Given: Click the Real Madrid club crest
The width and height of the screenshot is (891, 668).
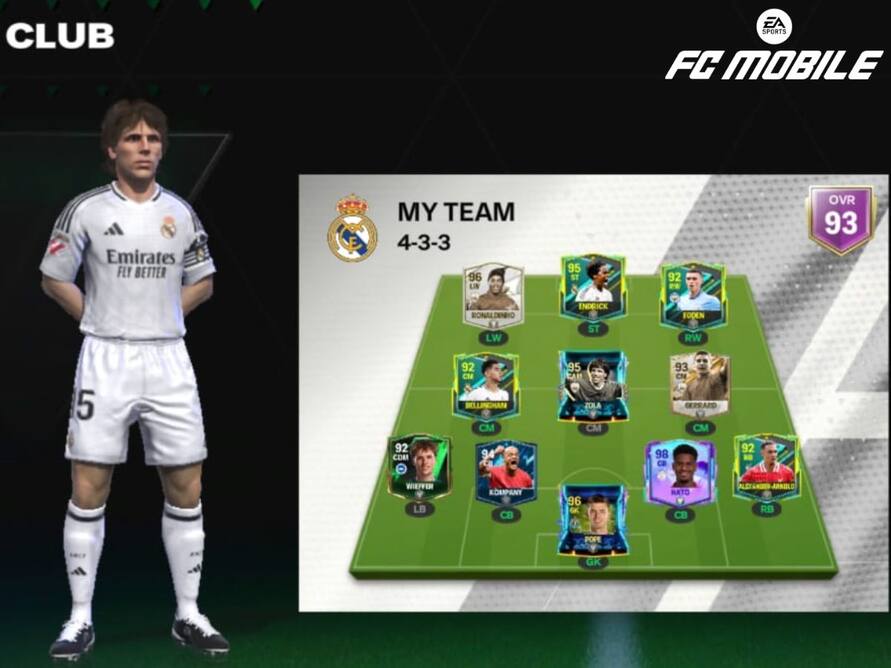Looking at the screenshot, I should 352,229.
